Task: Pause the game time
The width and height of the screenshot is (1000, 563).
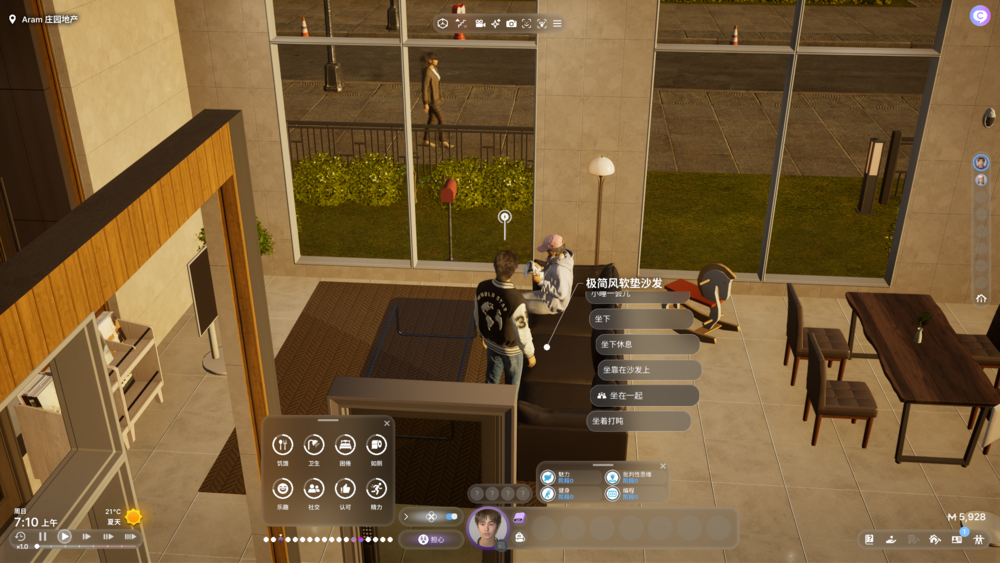Action: click(x=42, y=537)
